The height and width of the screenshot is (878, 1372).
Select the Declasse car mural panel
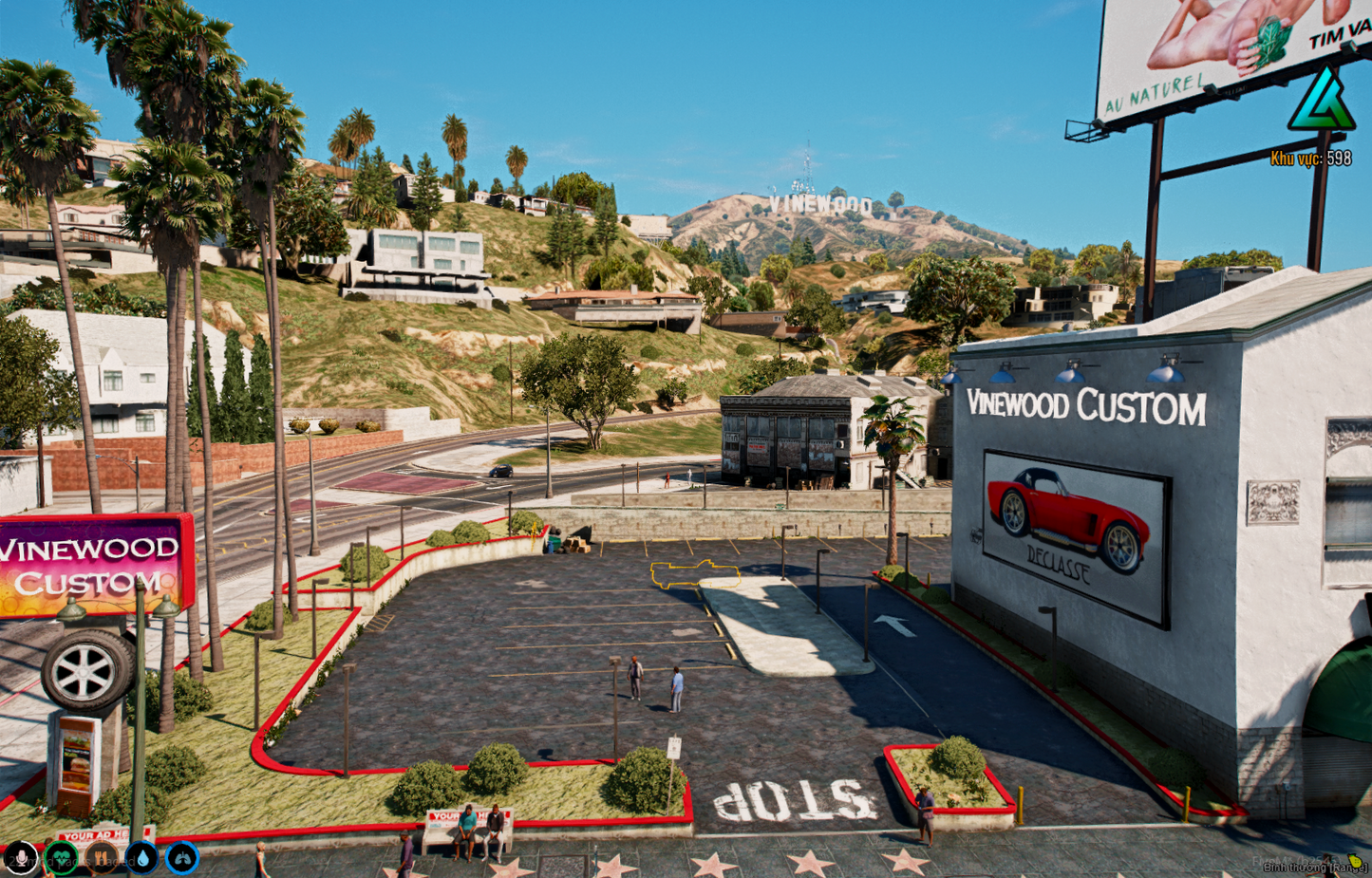[1071, 524]
